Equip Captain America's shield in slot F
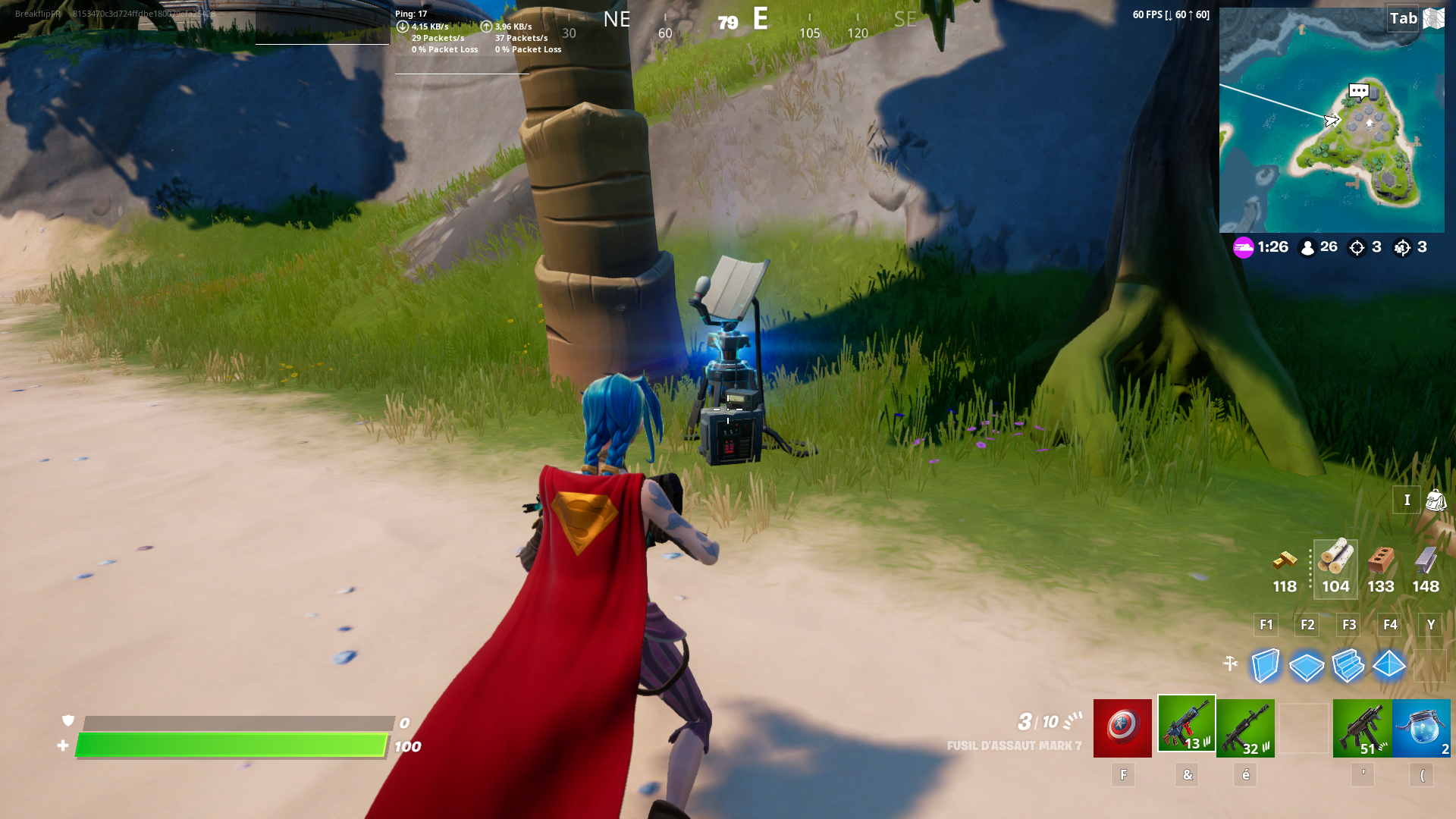 pyautogui.click(x=1123, y=727)
